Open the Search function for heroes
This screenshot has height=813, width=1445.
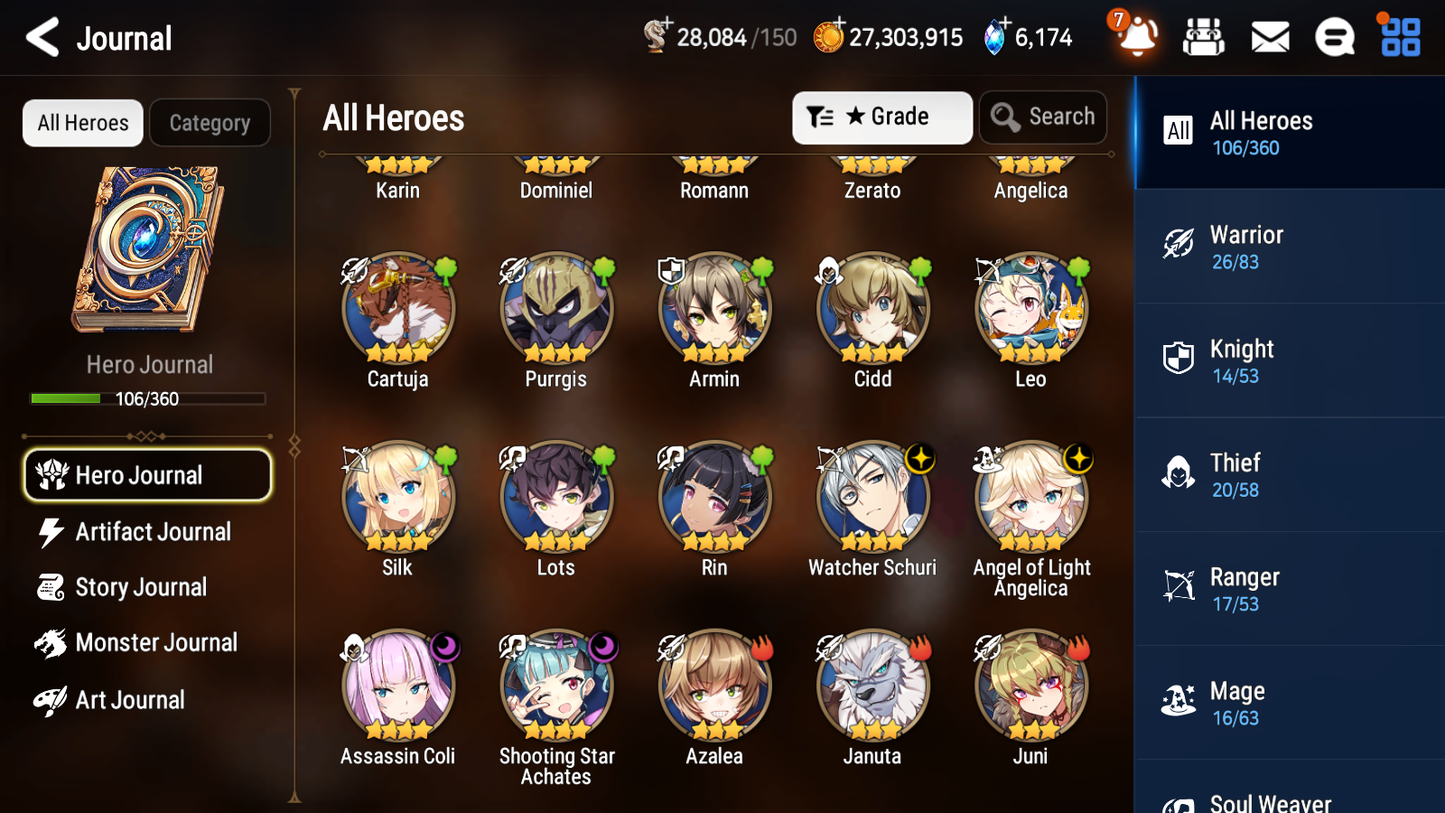pos(1043,117)
